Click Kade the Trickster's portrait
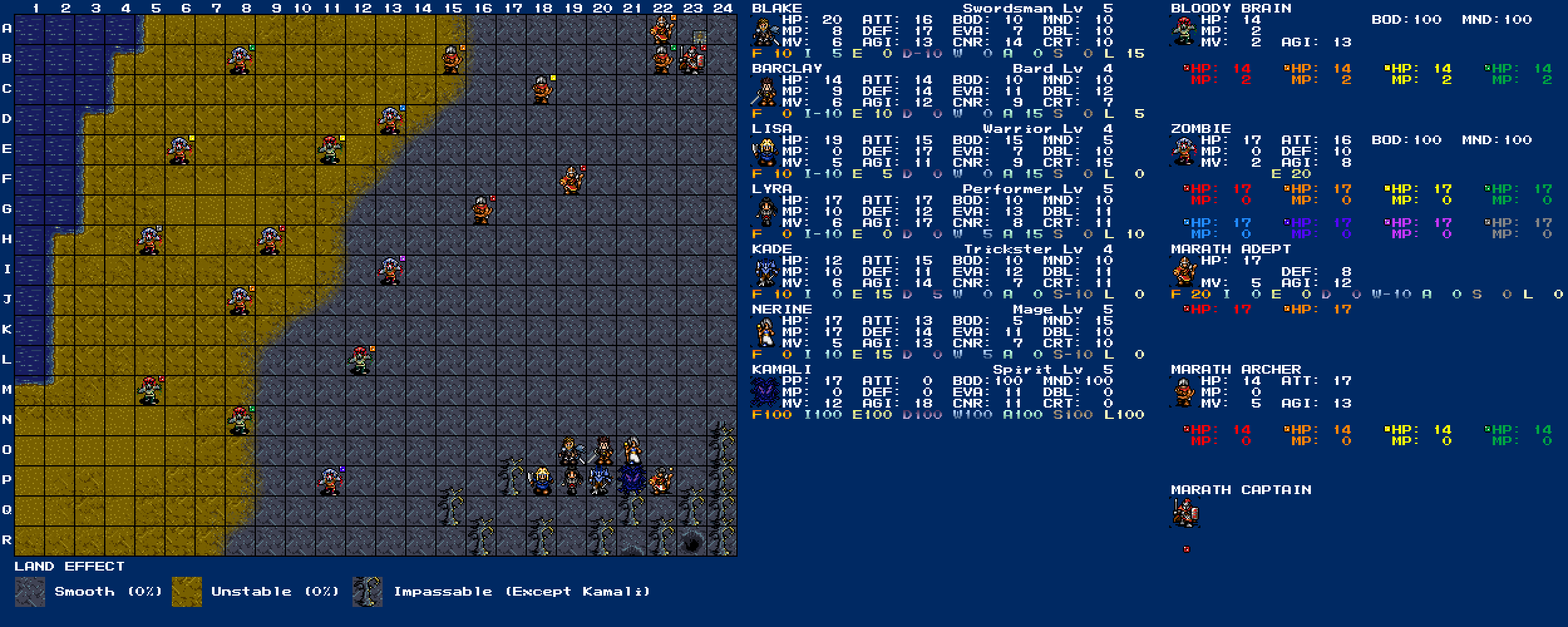The image size is (1568, 627). pyautogui.click(x=765, y=273)
